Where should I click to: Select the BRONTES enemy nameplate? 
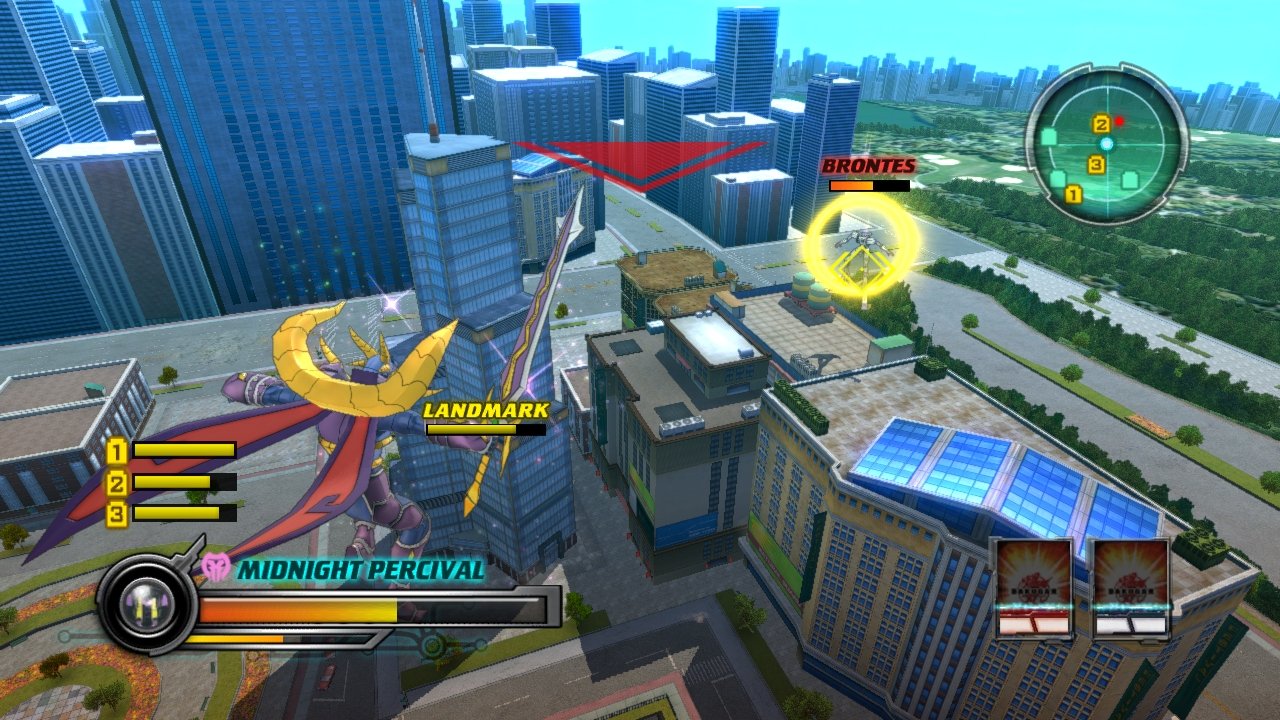[869, 167]
